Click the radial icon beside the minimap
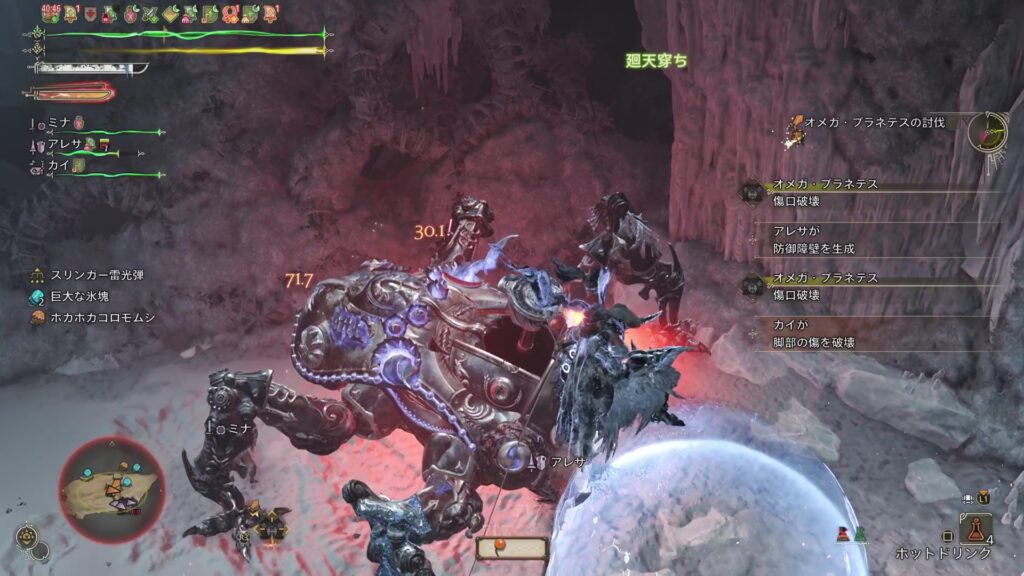 tap(30, 540)
